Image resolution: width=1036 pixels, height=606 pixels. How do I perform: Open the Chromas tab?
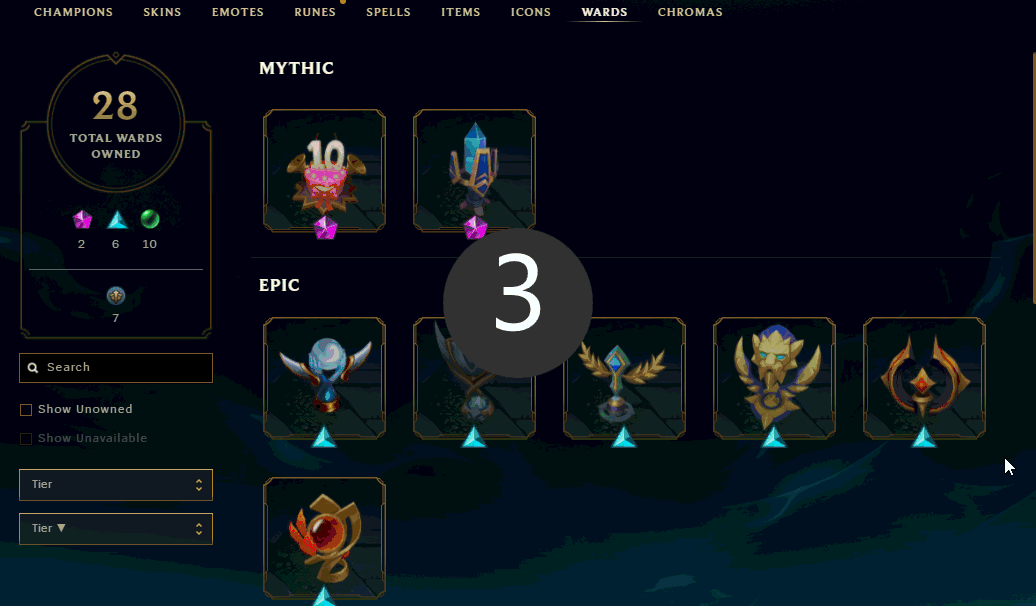click(x=689, y=13)
